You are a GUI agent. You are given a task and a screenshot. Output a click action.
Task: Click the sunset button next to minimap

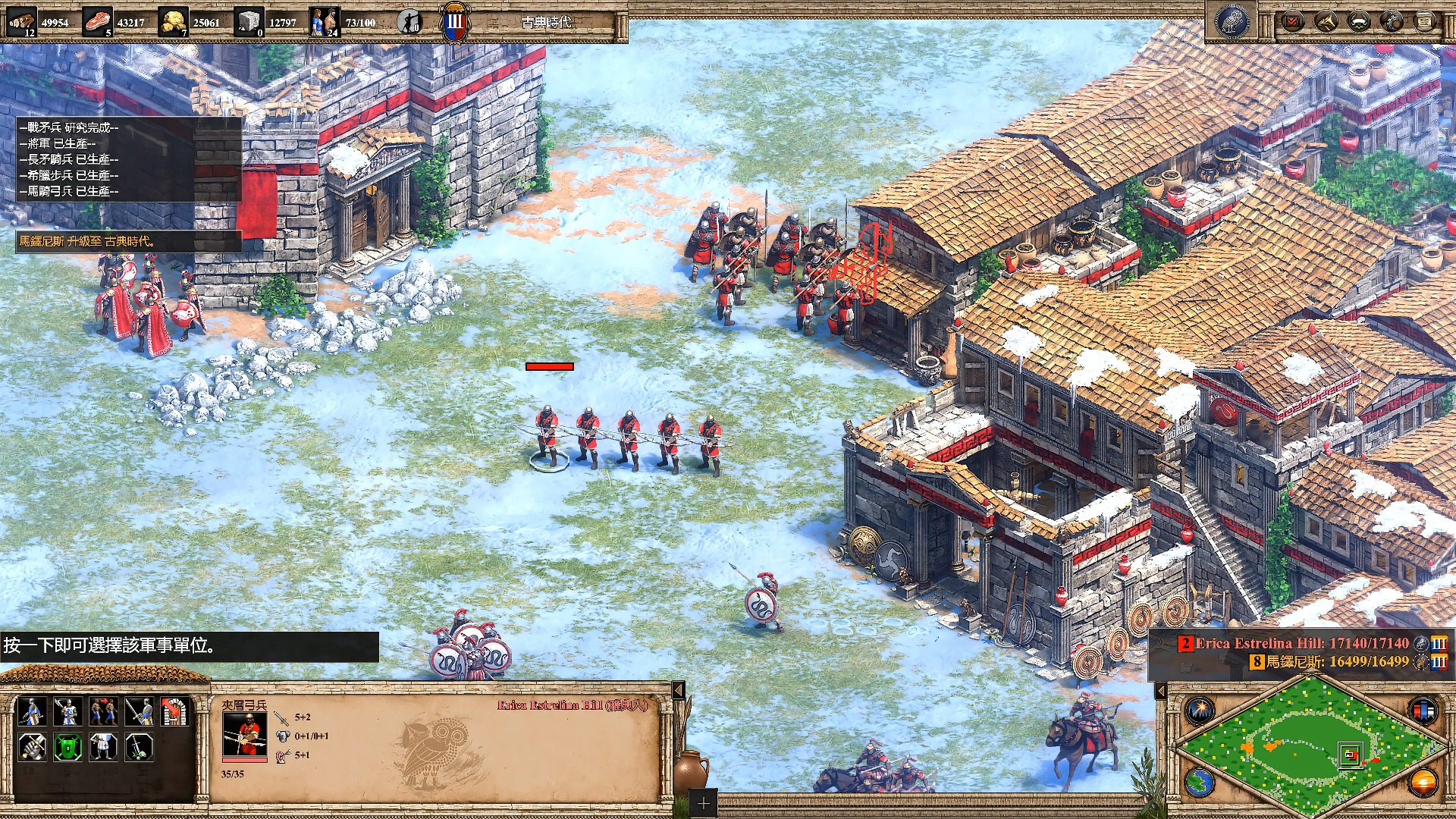[x=1423, y=783]
